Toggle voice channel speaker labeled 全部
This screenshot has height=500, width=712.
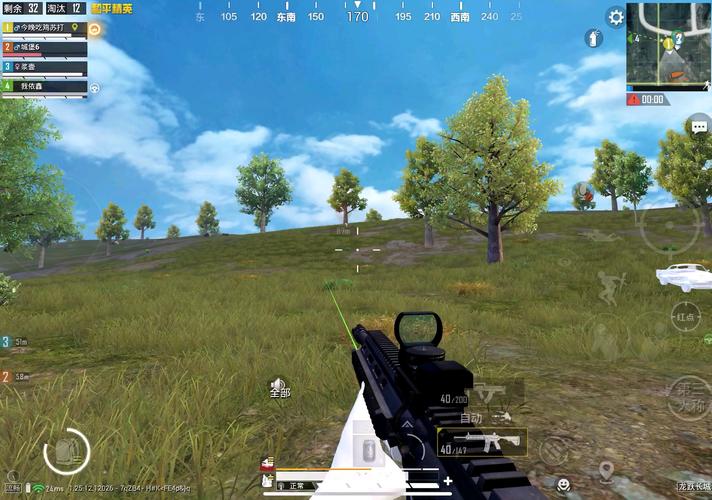coord(280,386)
